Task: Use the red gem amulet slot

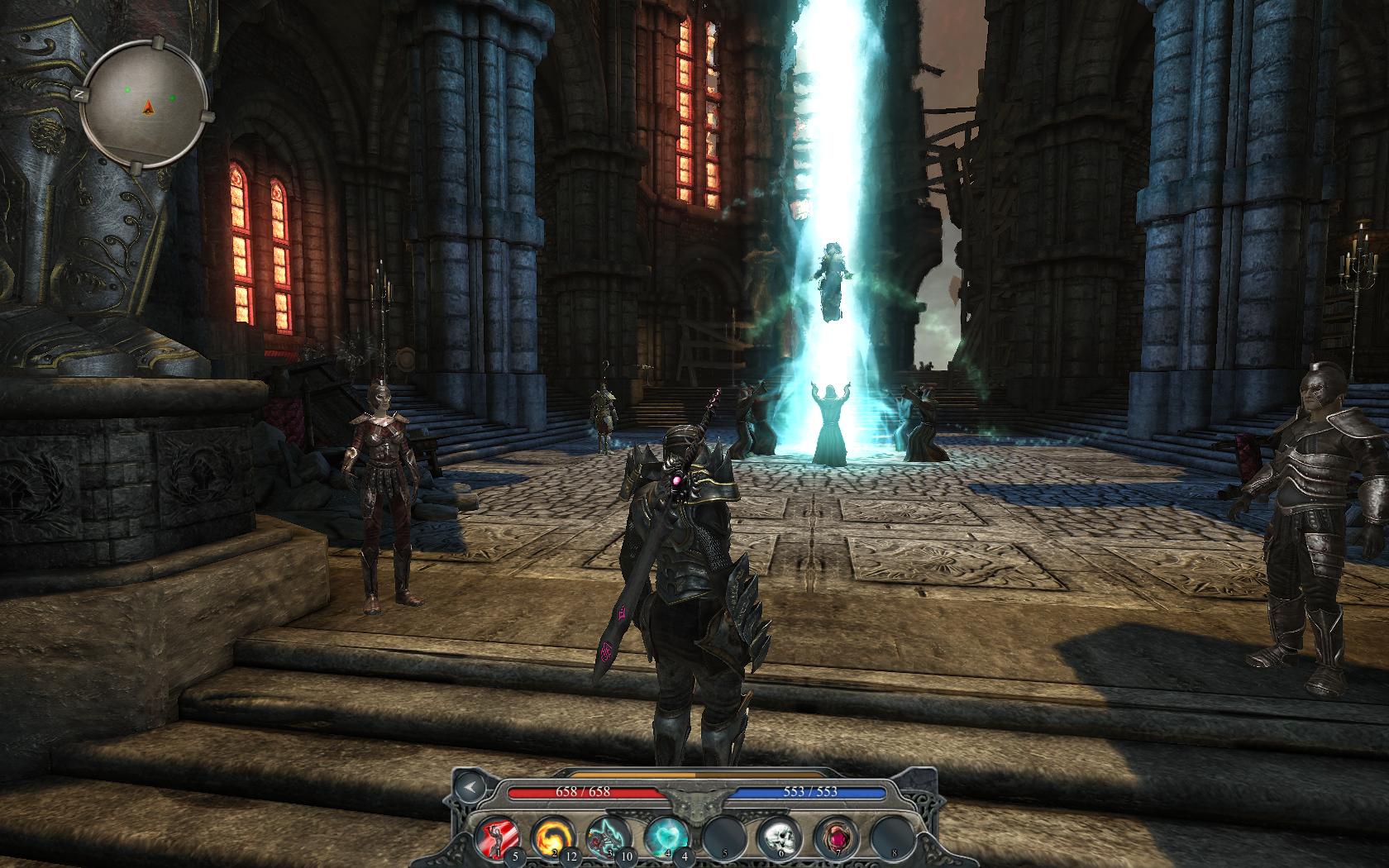Action: coord(832,835)
